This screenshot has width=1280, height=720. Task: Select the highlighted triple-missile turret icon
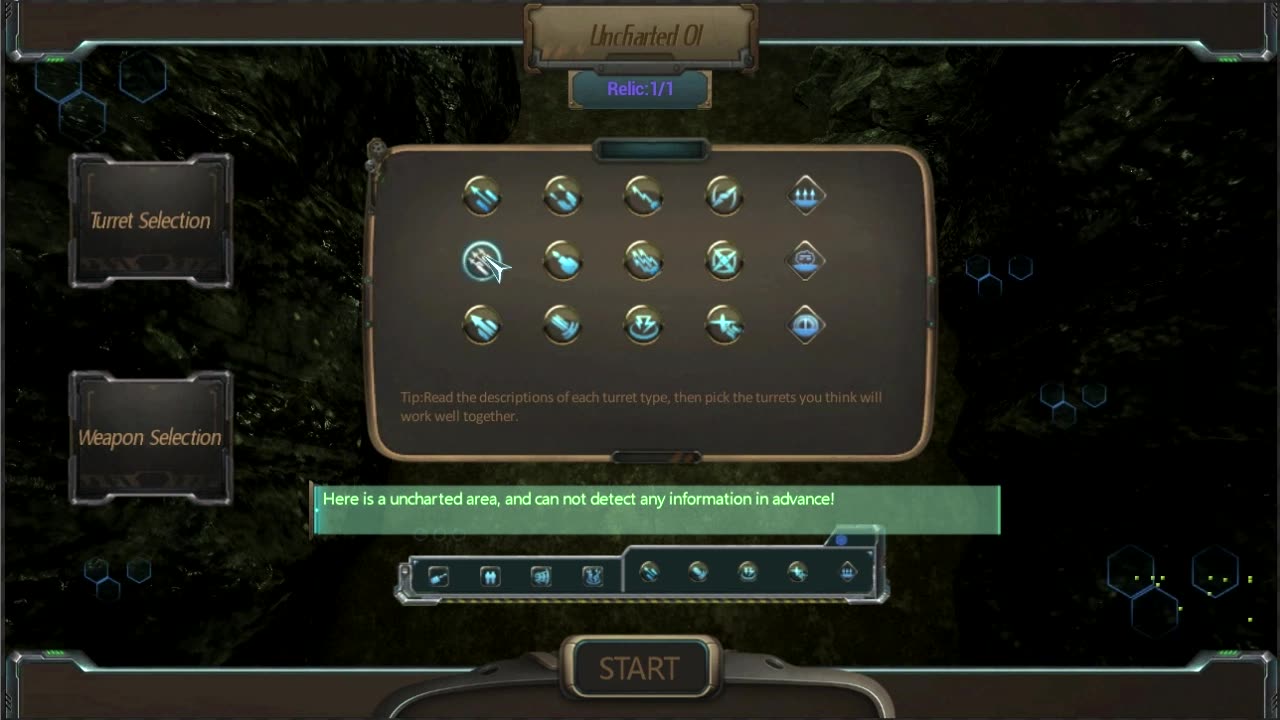point(482,261)
